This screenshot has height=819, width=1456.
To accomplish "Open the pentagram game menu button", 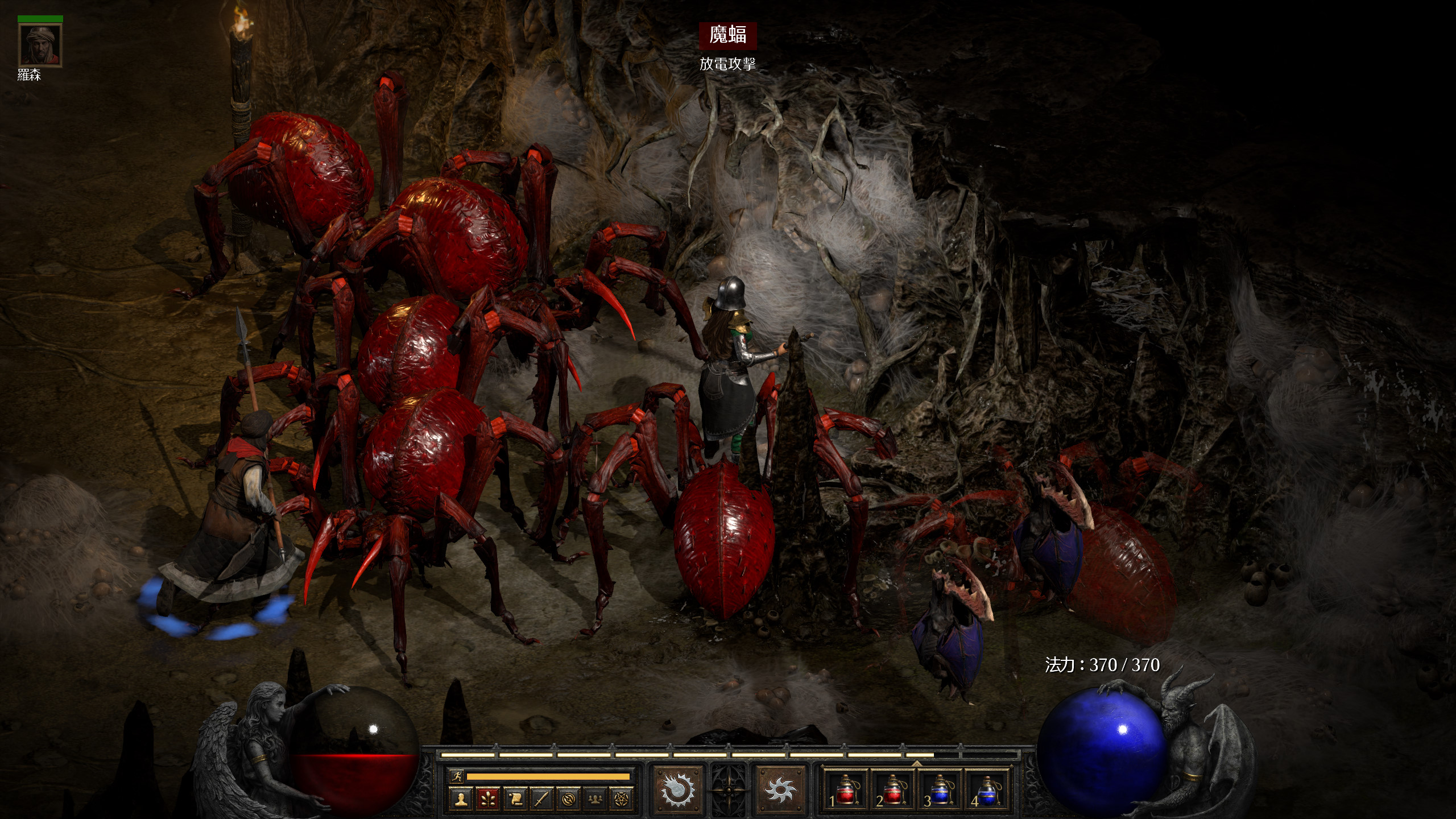I will coord(622,799).
